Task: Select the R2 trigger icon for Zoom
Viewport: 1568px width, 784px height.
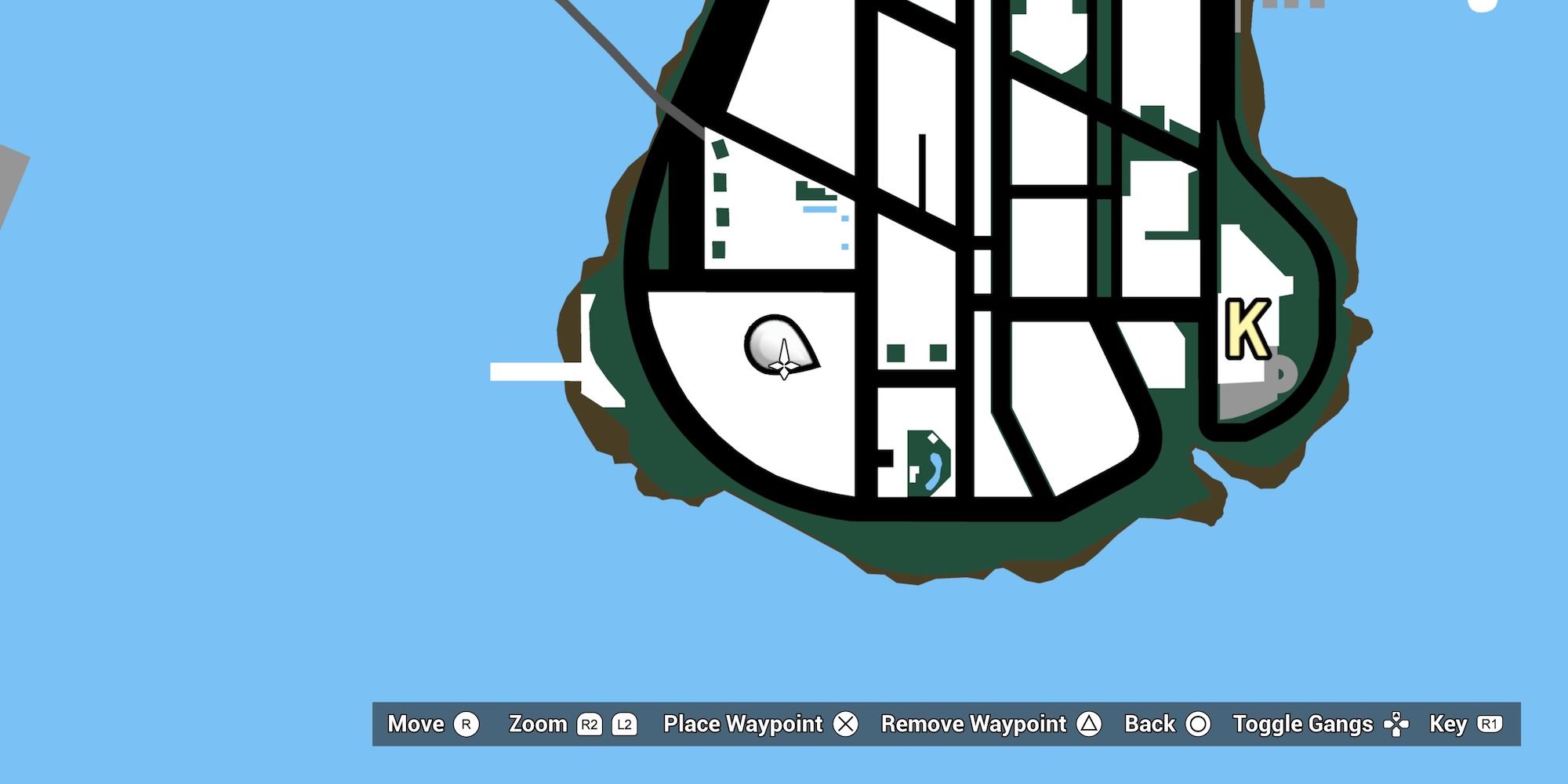Action: click(x=590, y=724)
